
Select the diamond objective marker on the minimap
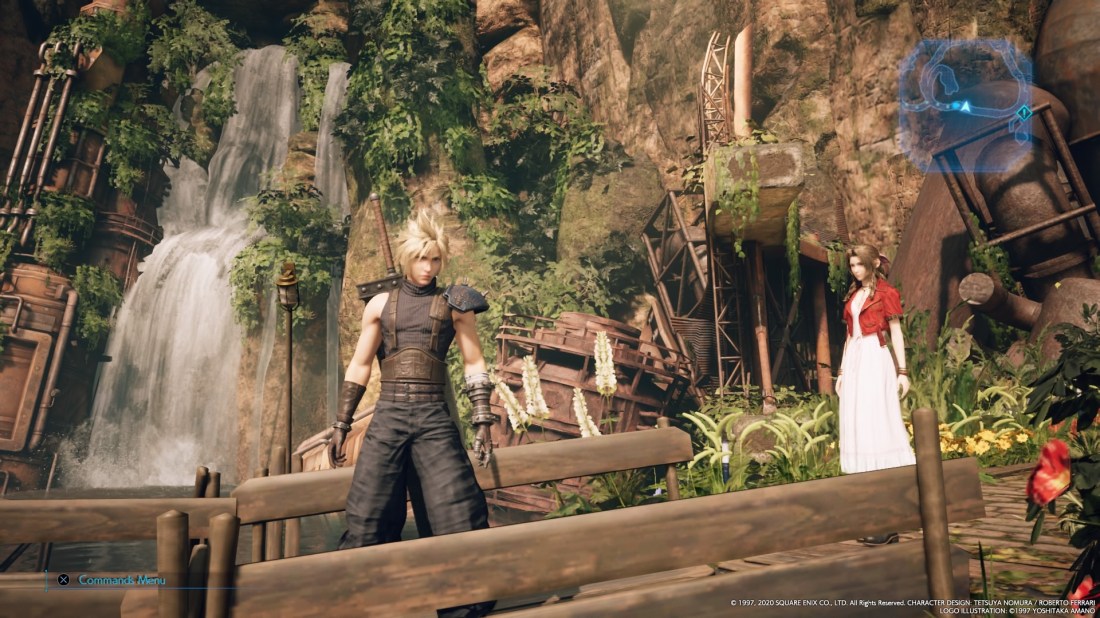pyautogui.click(x=1023, y=113)
